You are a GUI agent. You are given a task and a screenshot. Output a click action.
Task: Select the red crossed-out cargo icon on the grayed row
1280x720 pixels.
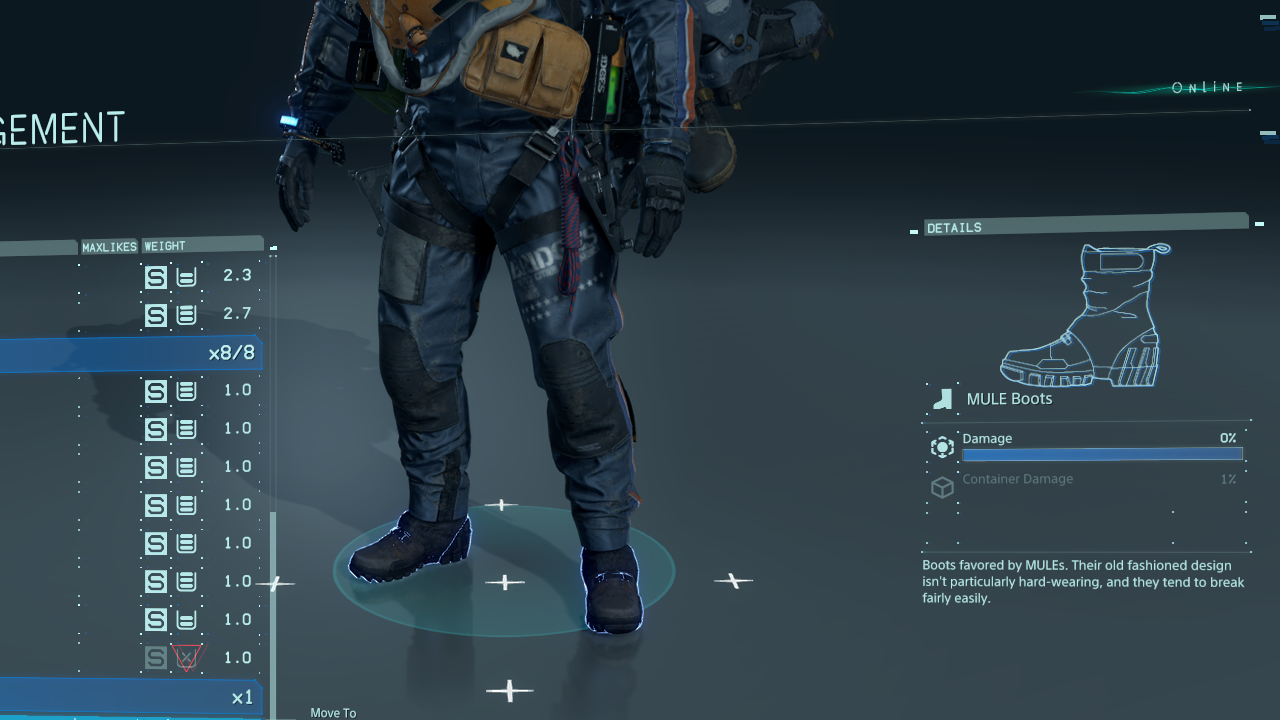pos(186,657)
